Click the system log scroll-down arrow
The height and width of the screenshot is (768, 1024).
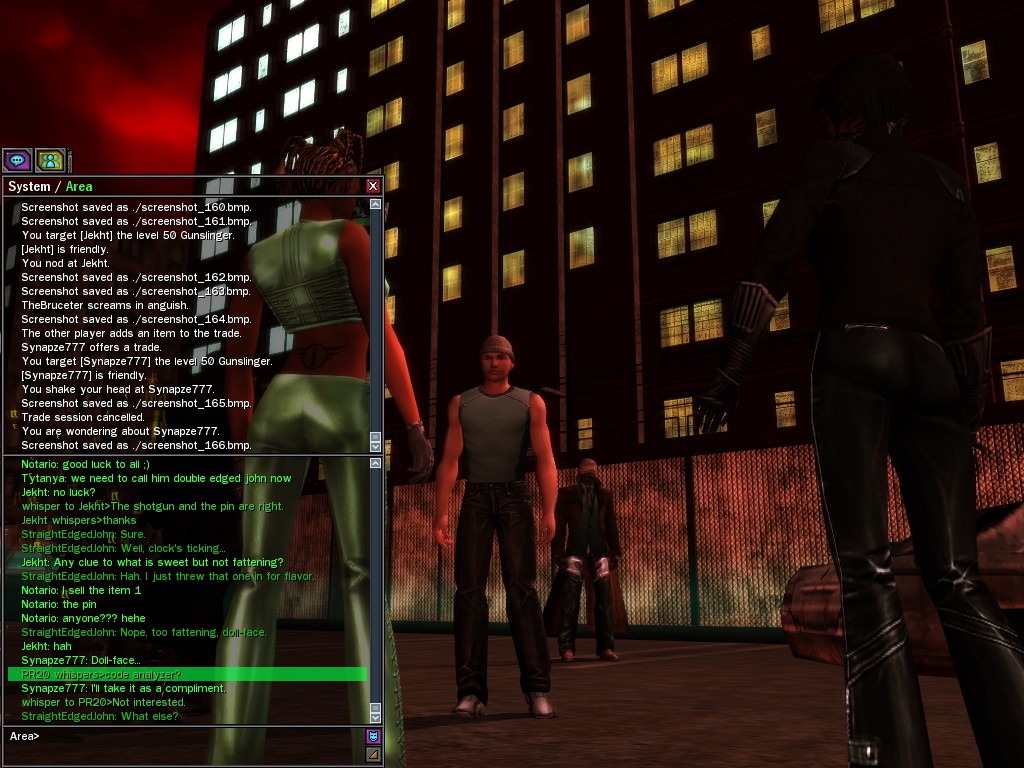[x=376, y=445]
